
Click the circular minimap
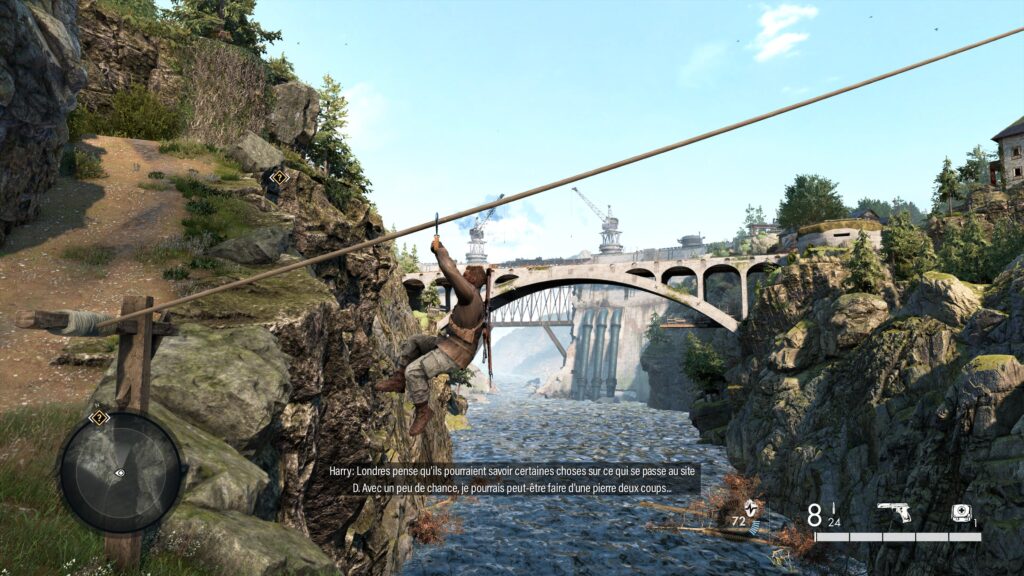tap(120, 472)
